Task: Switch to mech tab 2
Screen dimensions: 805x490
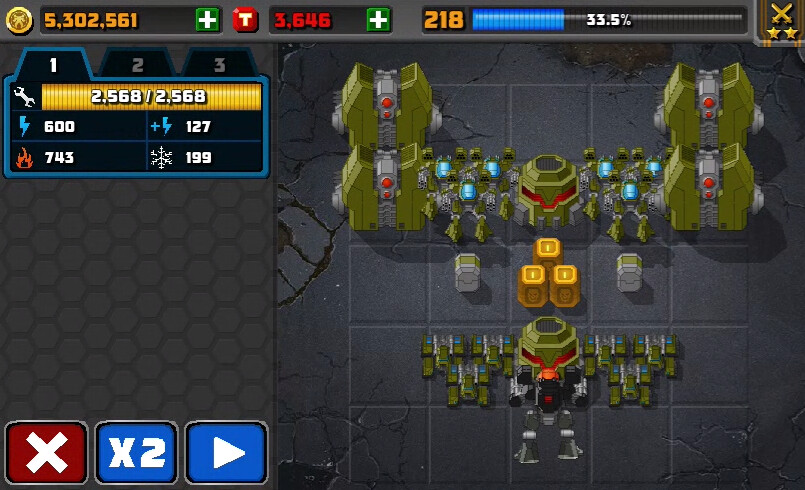Action: click(137, 65)
